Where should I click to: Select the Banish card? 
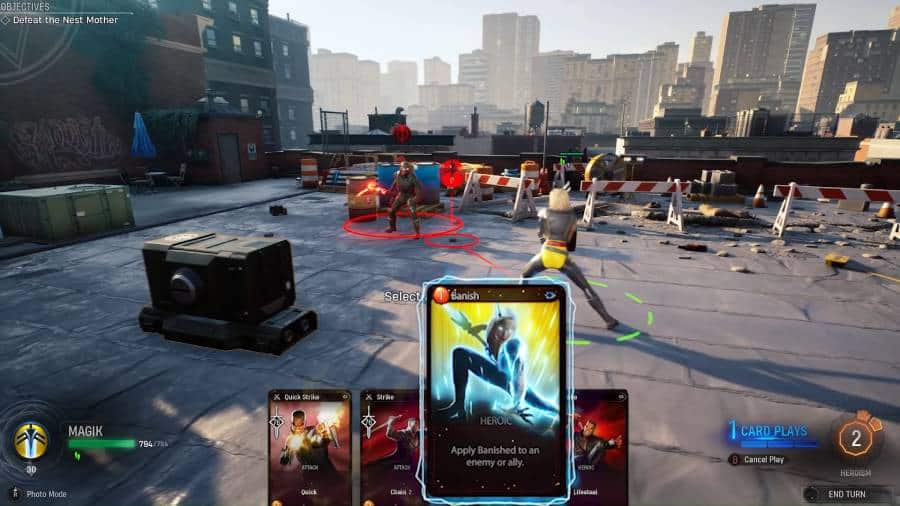click(x=497, y=390)
